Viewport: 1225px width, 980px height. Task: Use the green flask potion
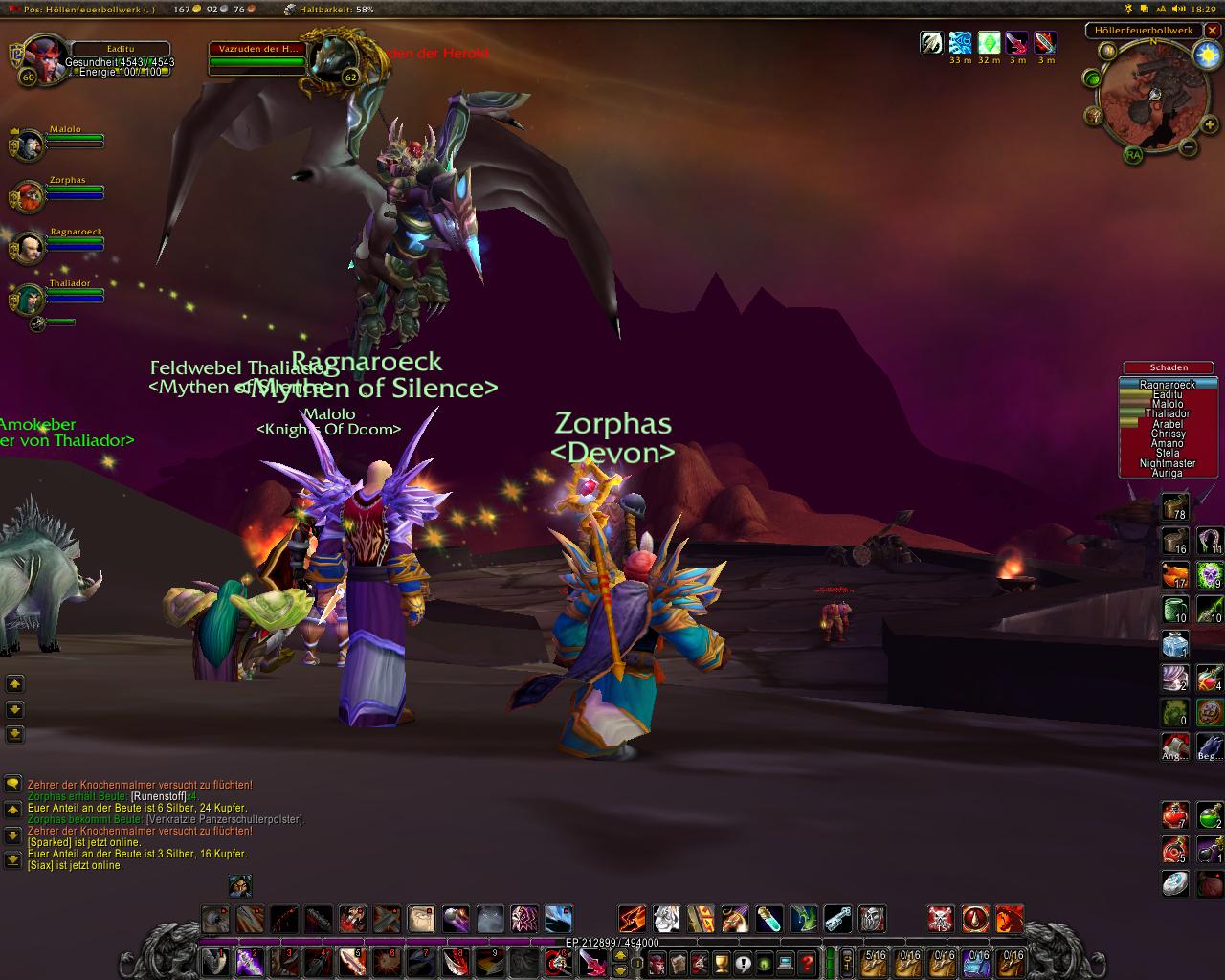[1210, 815]
